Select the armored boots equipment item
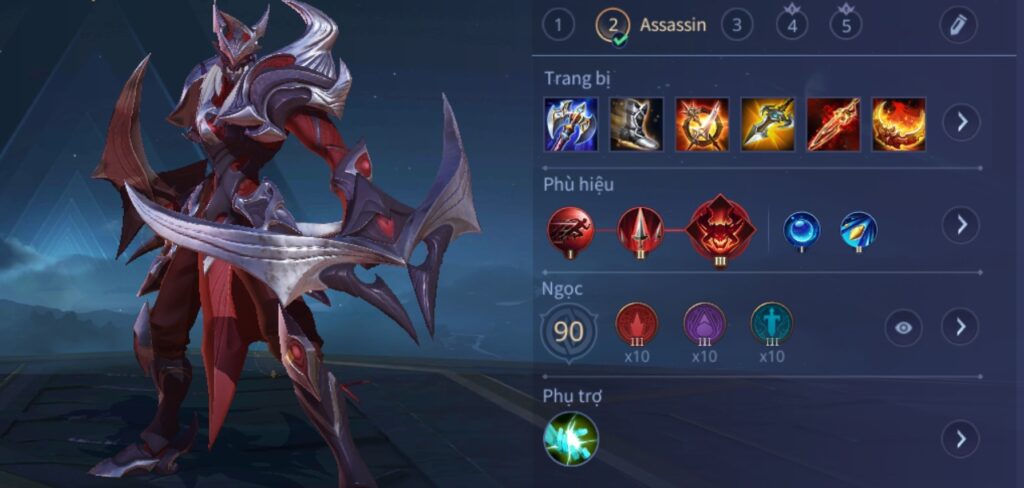This screenshot has width=1024, height=488. click(x=636, y=124)
